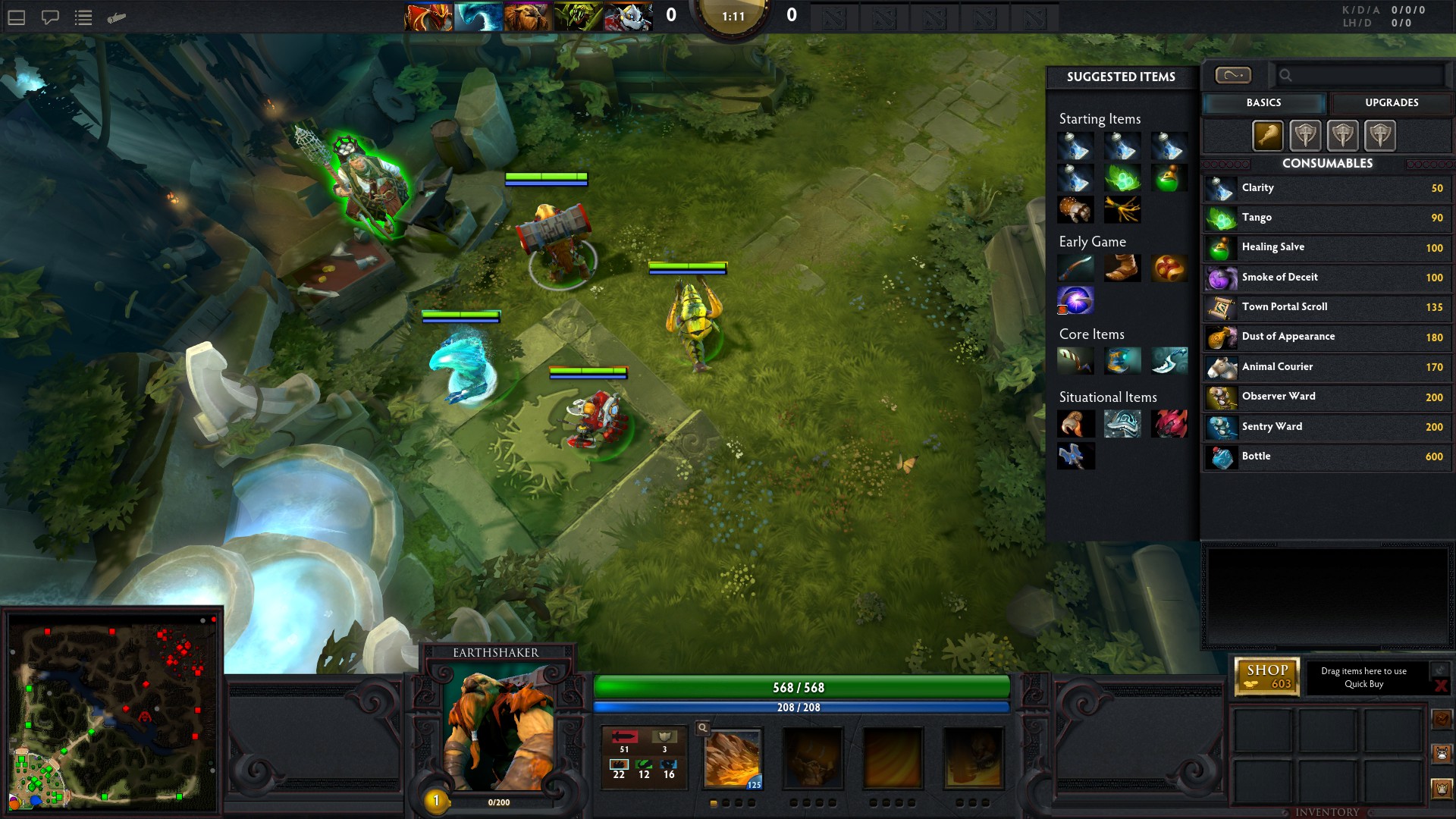Viewport: 1456px width, 819px height.
Task: Open the main menu hamburger icon
Action: pos(17,17)
